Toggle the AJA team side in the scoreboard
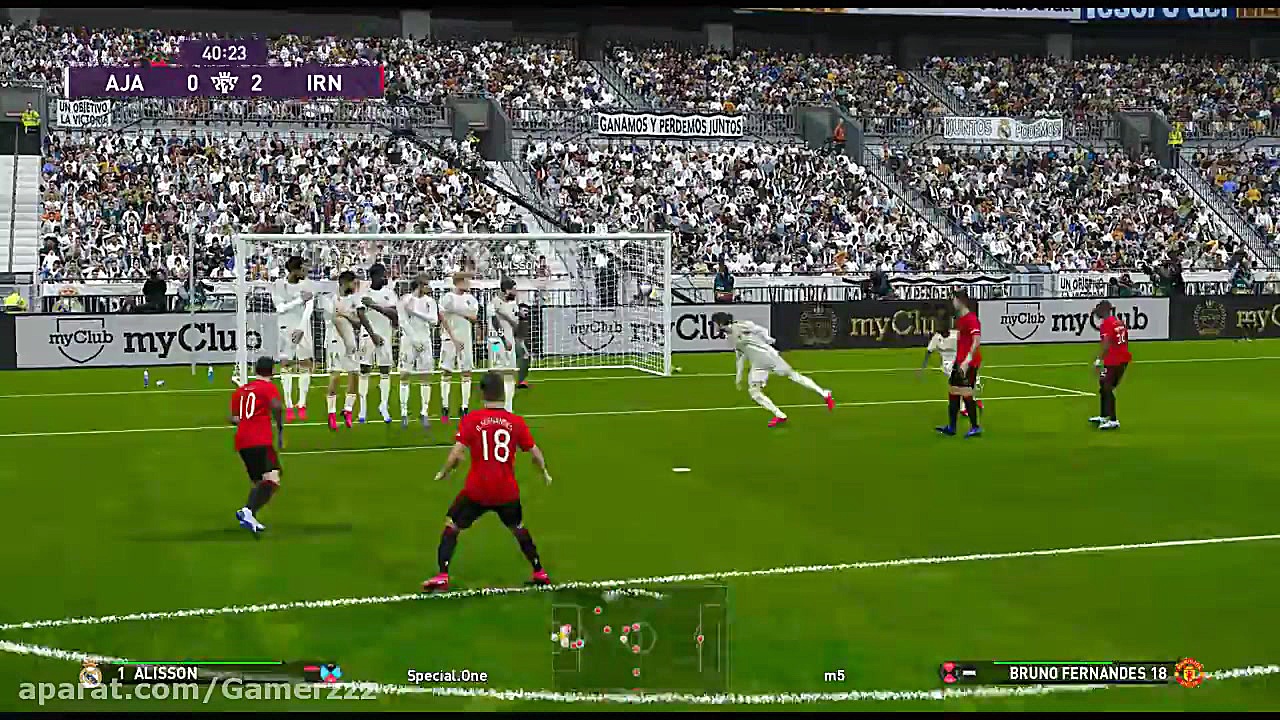 (x=125, y=83)
